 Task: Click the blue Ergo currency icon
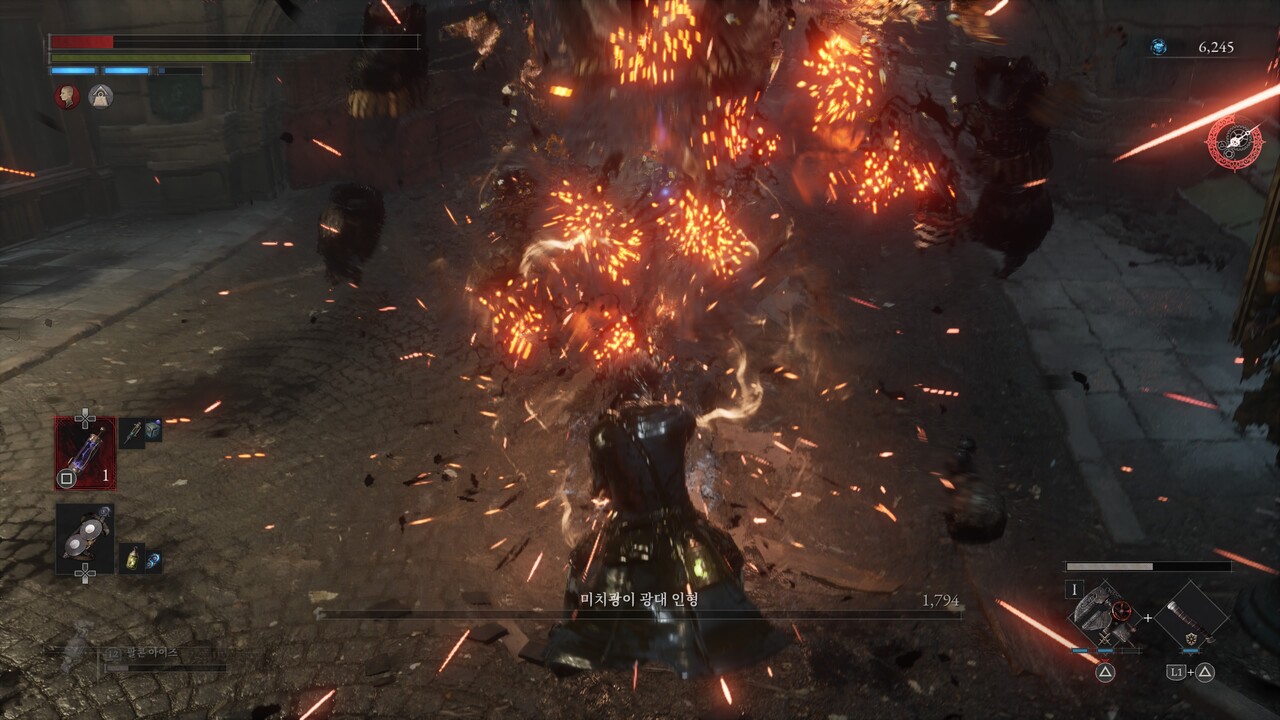(x=1158, y=47)
